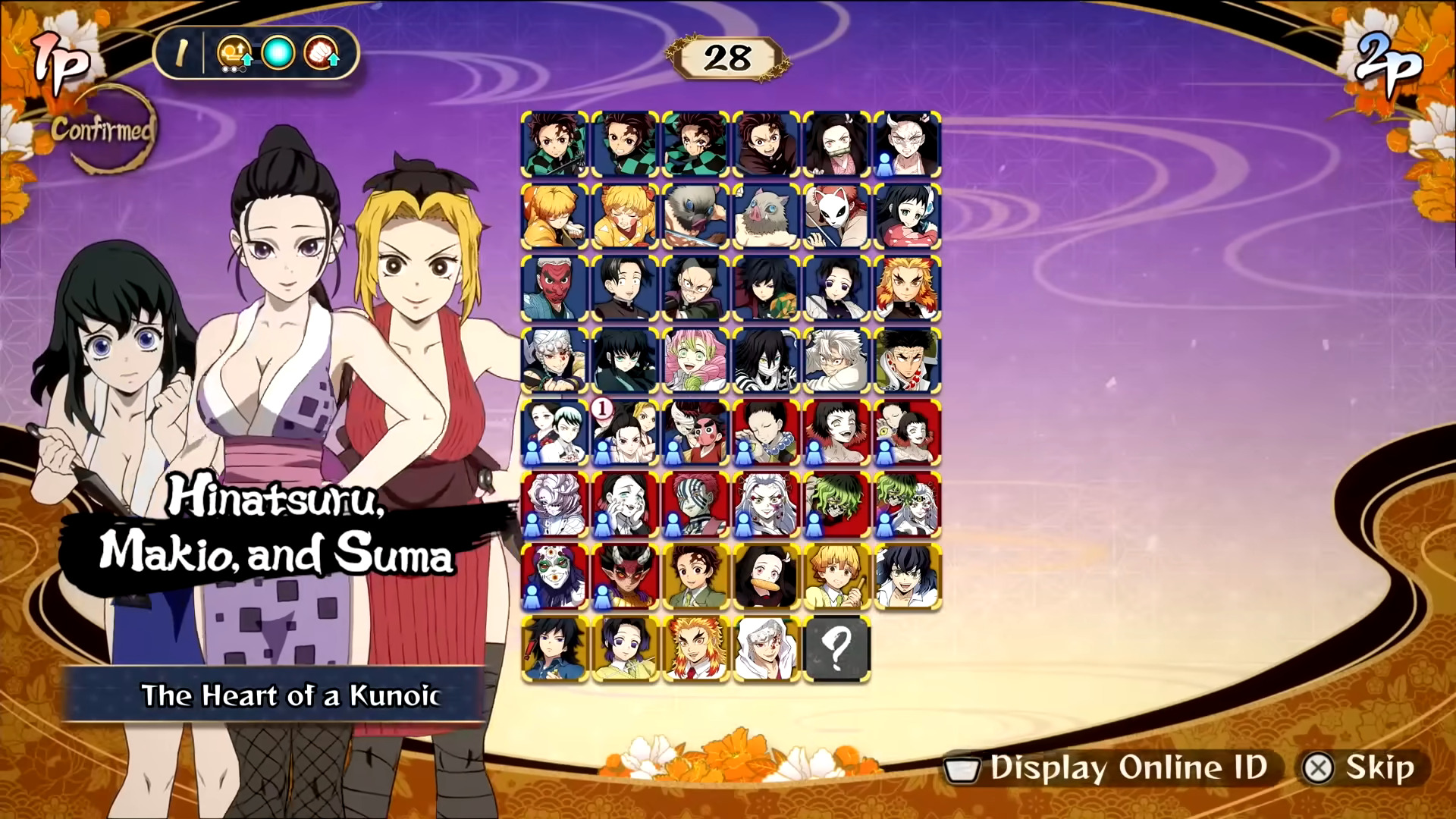Select Obanai with the bandaged mouth

tap(766, 360)
